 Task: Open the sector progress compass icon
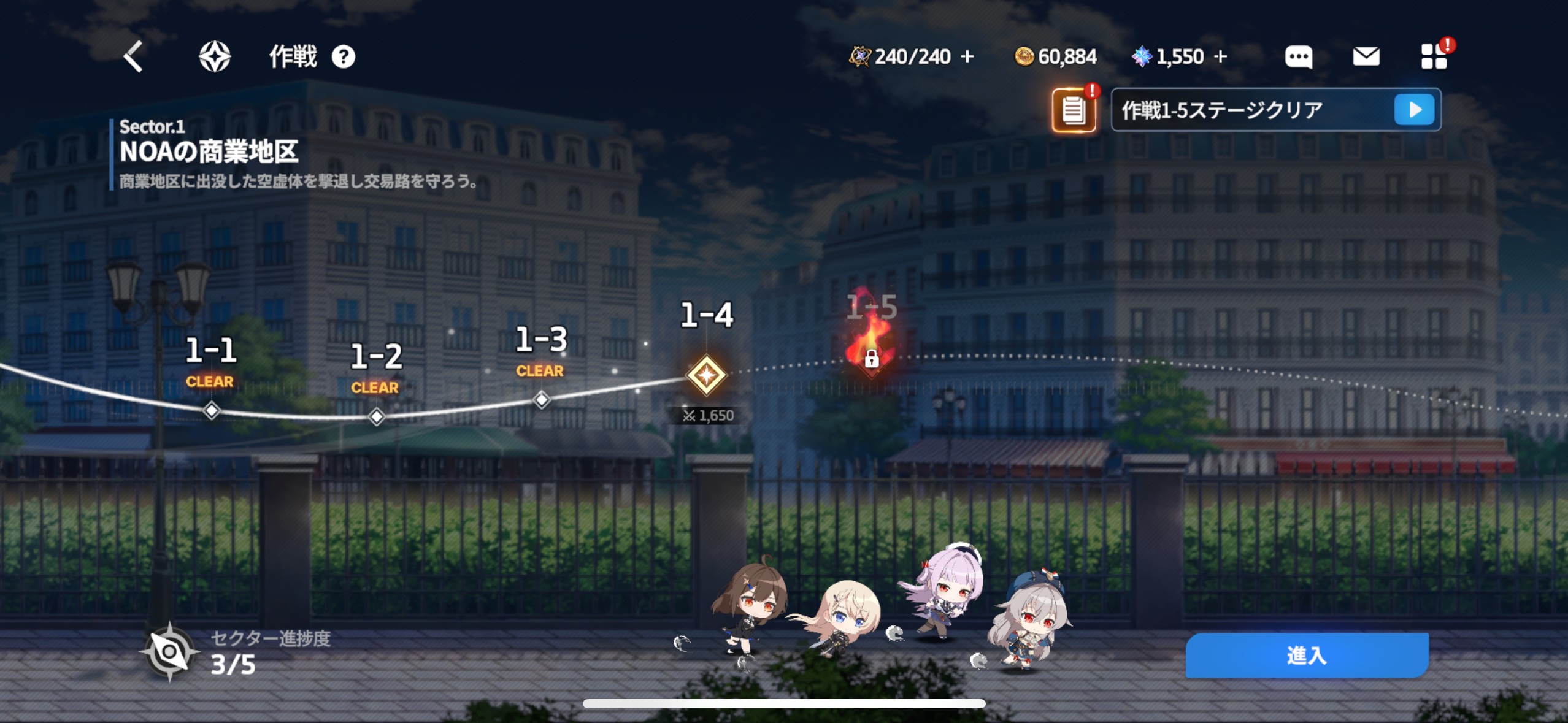[x=169, y=652]
